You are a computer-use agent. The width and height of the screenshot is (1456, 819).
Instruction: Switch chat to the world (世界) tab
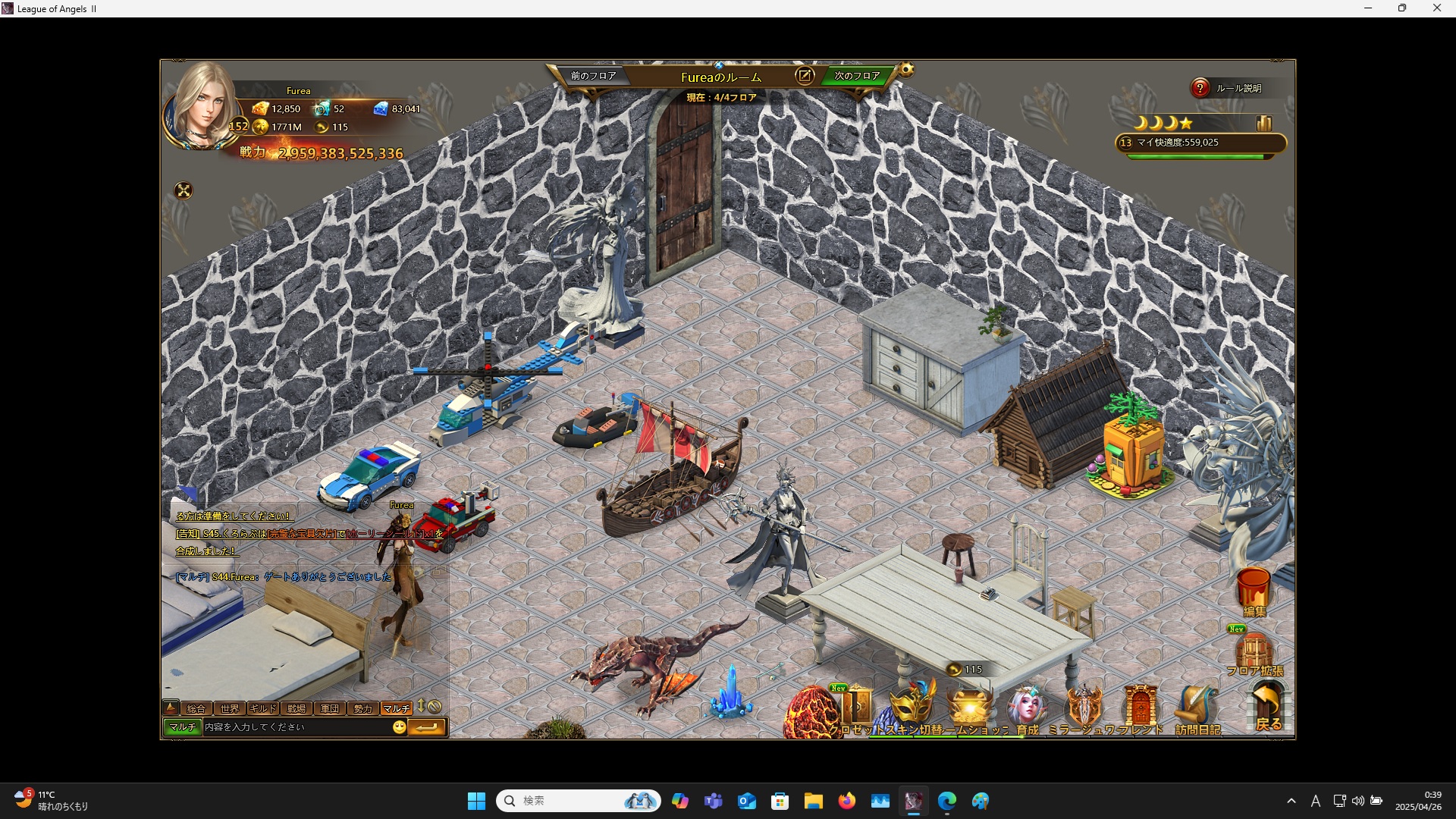point(230,708)
